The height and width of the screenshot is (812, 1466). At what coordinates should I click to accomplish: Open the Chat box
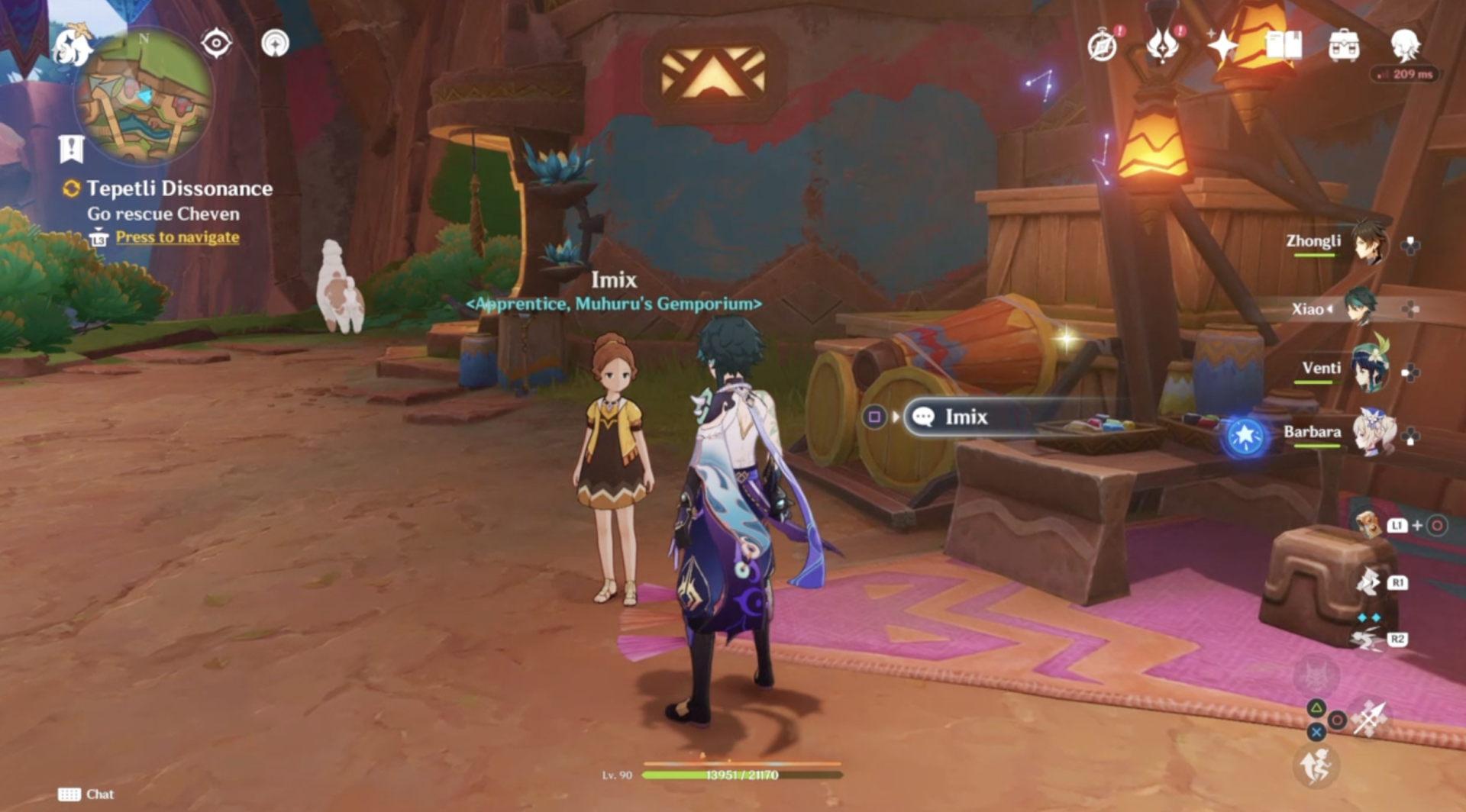coord(86,794)
